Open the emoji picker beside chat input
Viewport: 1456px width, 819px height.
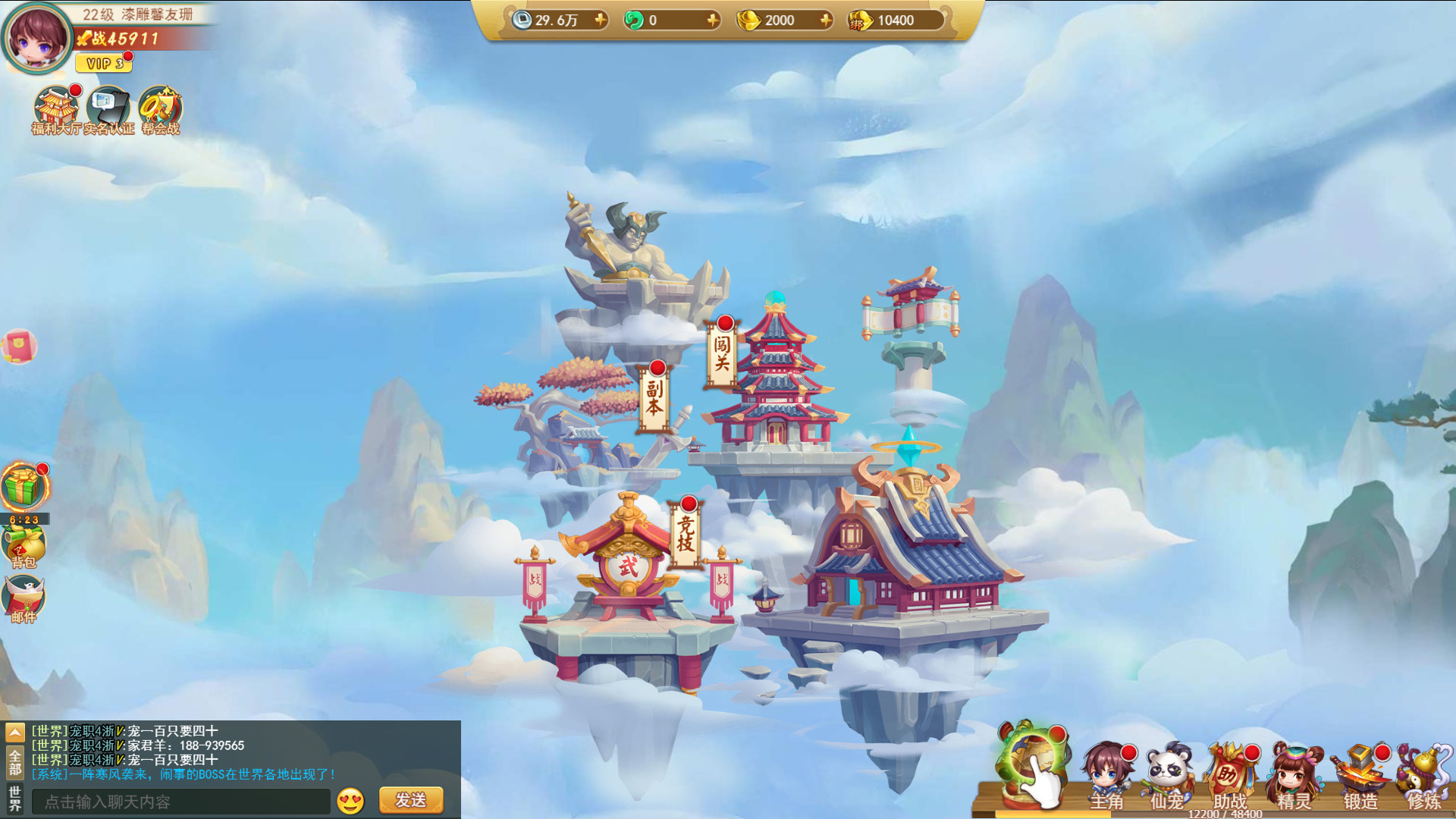[x=349, y=800]
